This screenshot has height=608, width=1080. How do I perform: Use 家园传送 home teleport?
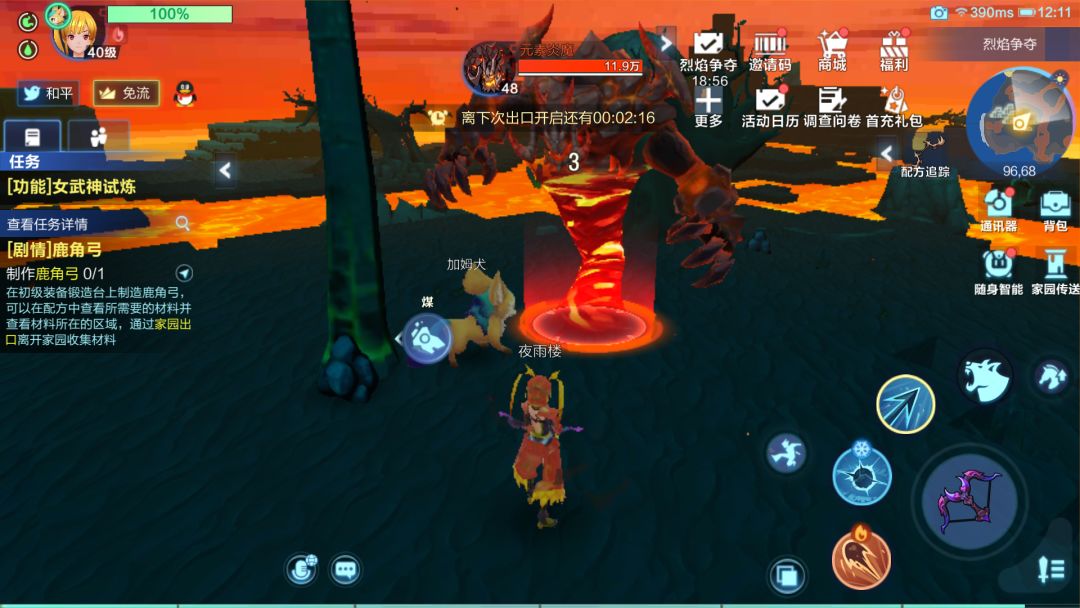[x=1055, y=271]
